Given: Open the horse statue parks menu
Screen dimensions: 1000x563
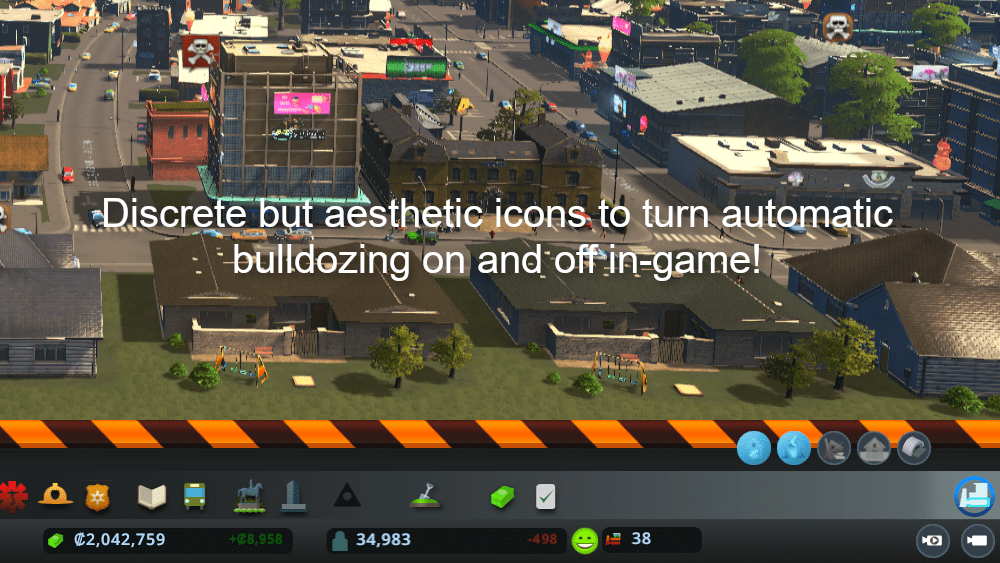Looking at the screenshot, I should pos(248,495).
